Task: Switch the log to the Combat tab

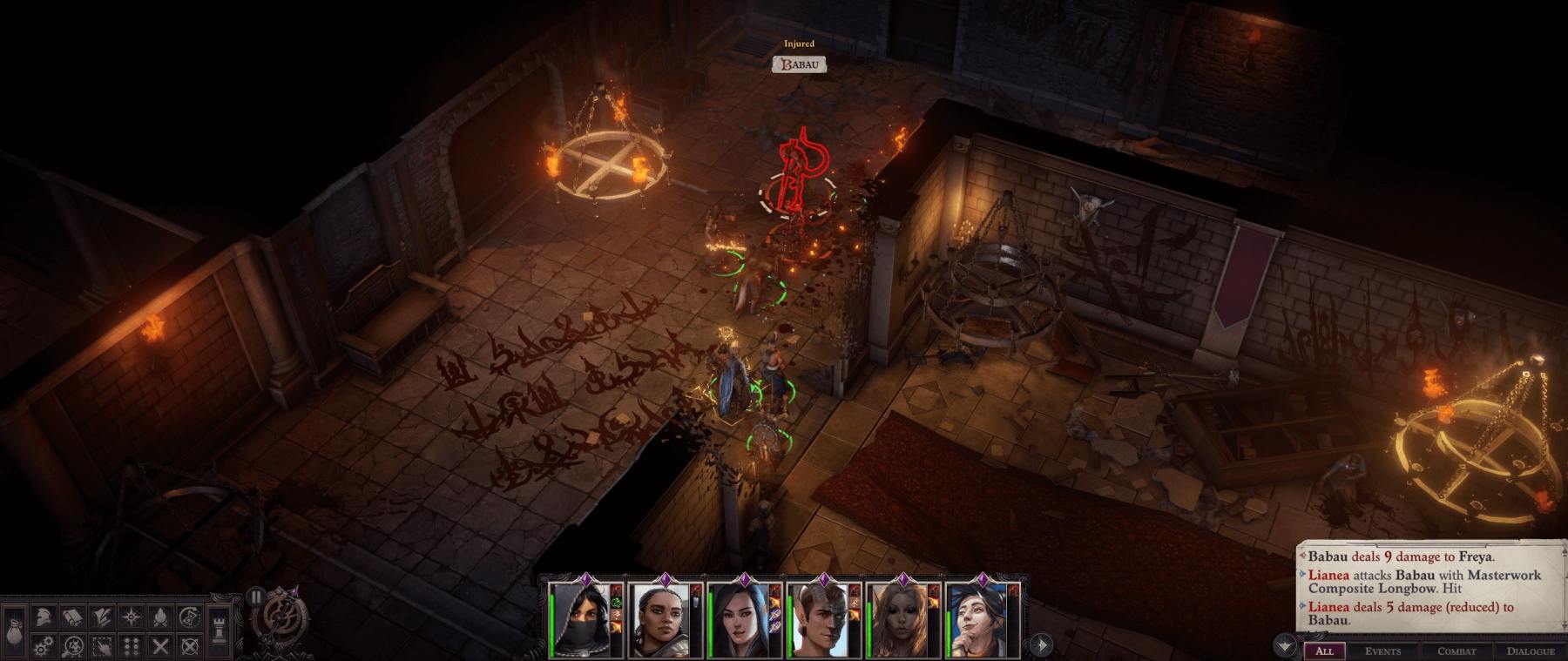Action: (x=1456, y=651)
